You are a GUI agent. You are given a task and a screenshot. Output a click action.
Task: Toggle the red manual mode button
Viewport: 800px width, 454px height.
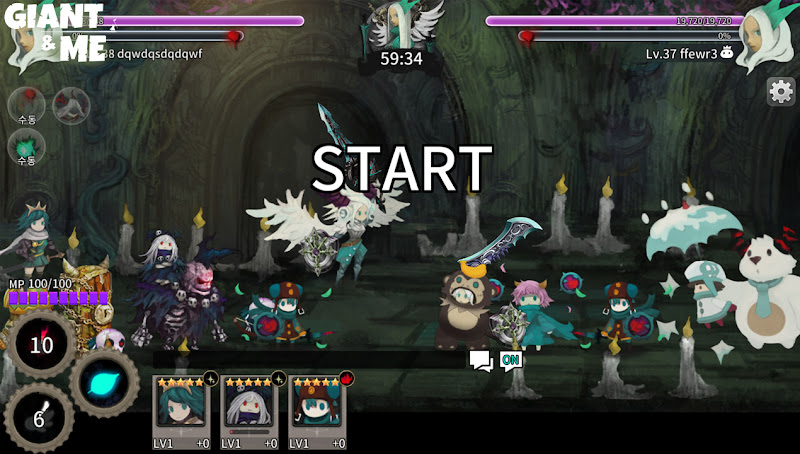tap(26, 104)
